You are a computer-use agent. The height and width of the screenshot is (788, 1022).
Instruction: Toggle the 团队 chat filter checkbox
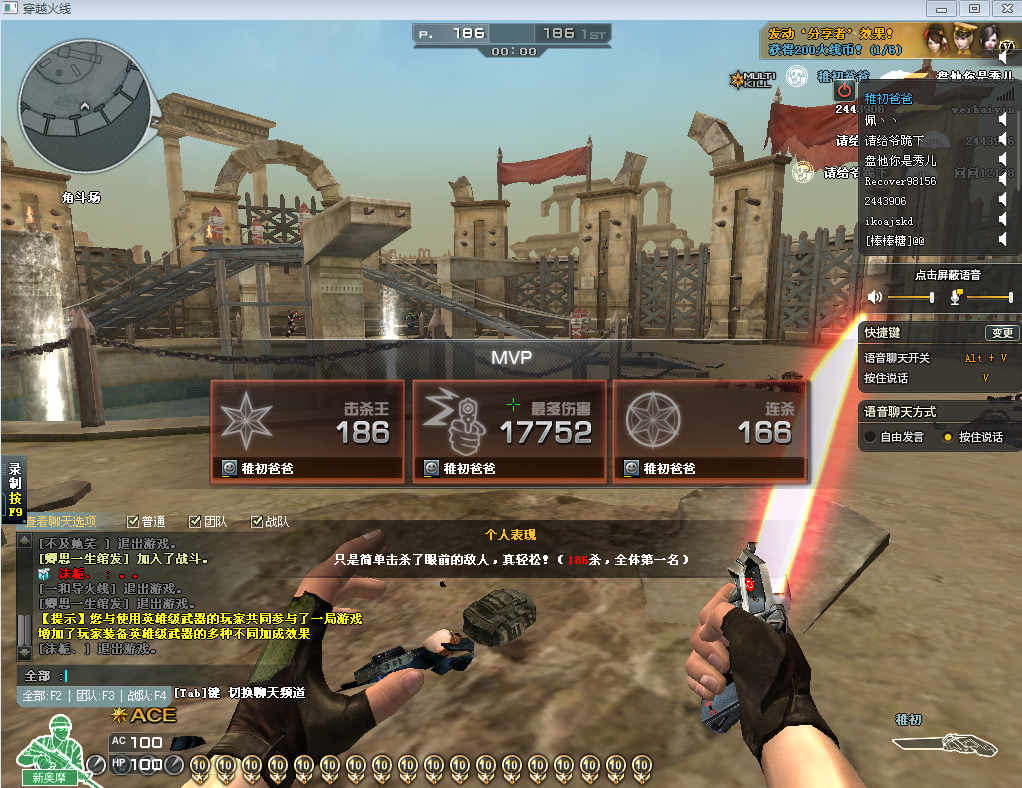click(195, 521)
